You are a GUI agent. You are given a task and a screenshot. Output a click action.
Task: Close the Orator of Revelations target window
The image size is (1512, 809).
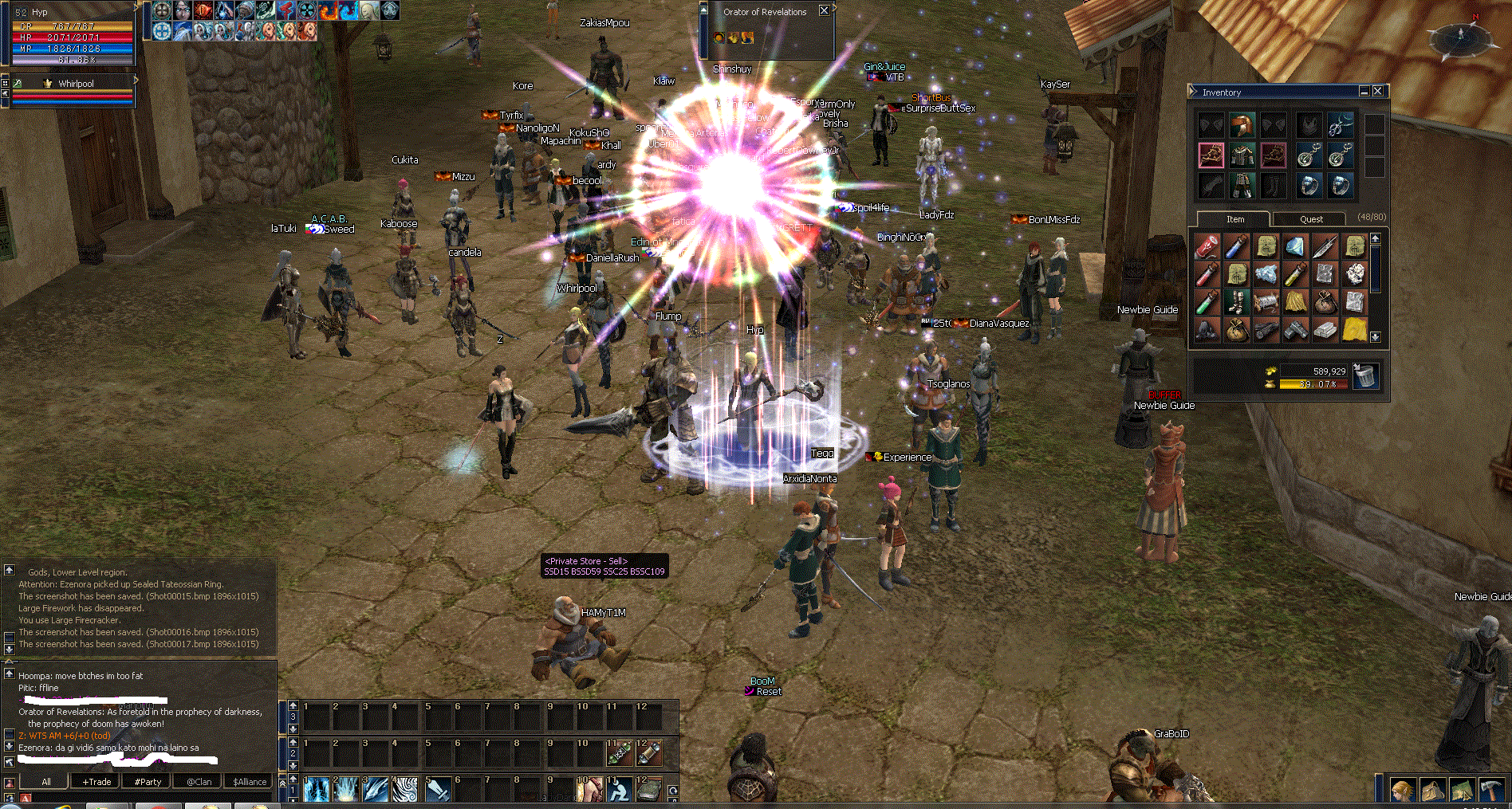824,11
